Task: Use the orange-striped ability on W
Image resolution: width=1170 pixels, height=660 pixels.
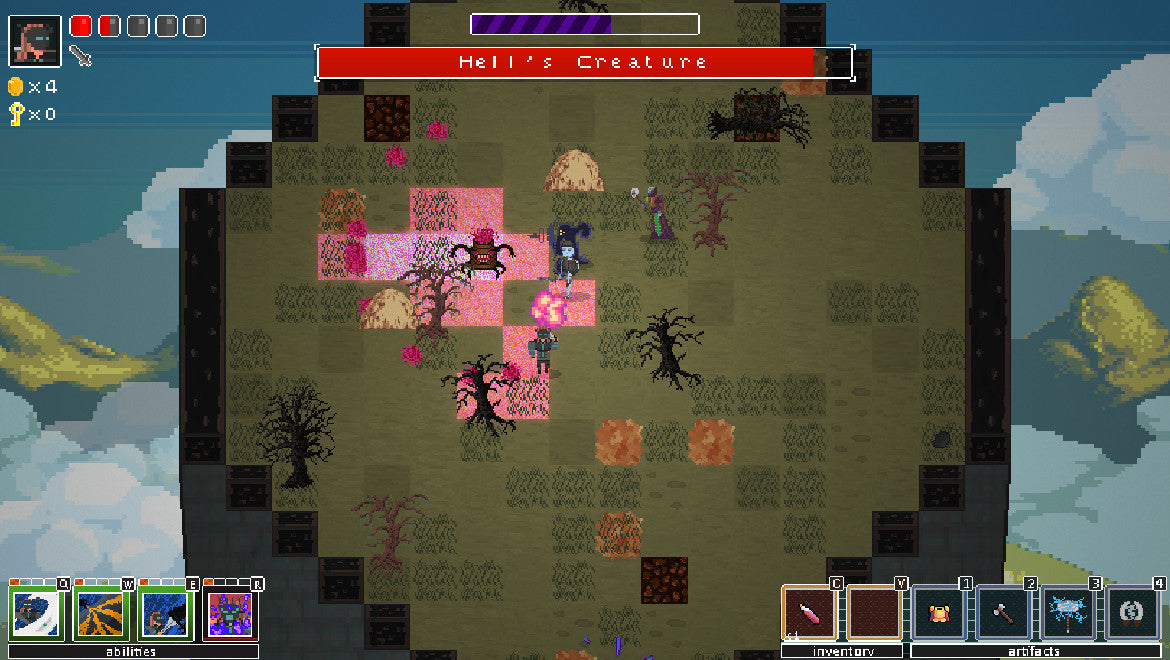Action: (101, 614)
